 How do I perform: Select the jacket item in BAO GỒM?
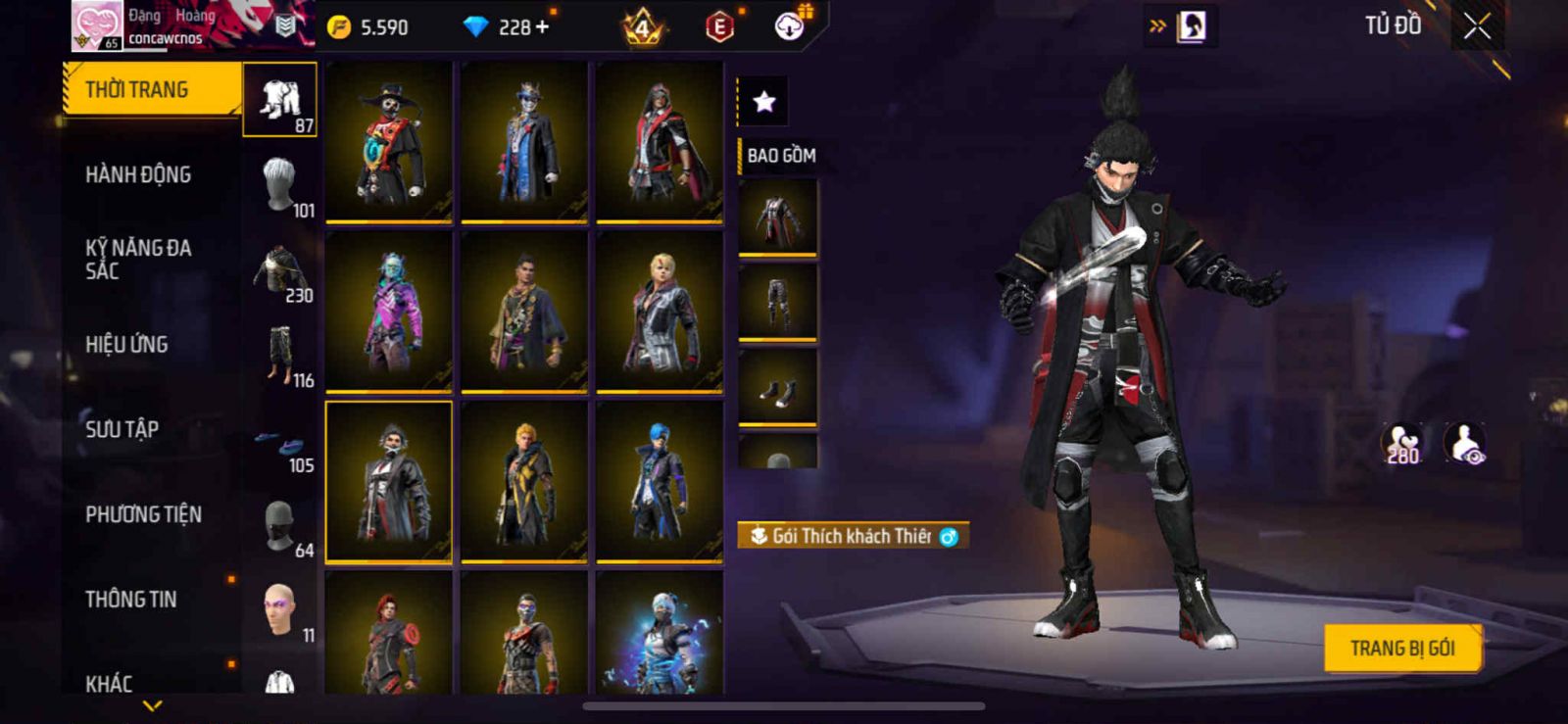pos(777,218)
